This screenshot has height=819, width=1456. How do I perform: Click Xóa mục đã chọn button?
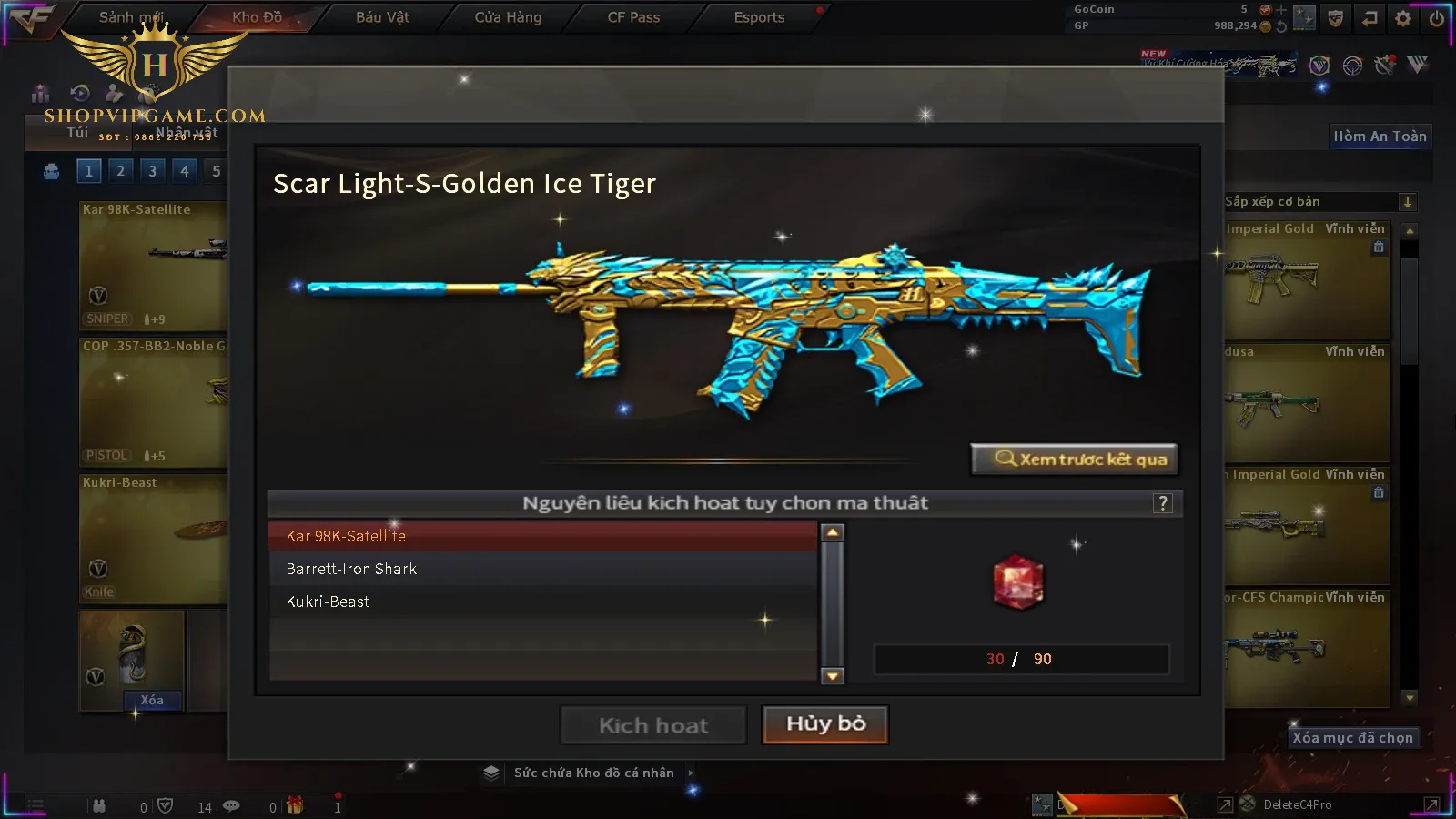pos(1352,738)
